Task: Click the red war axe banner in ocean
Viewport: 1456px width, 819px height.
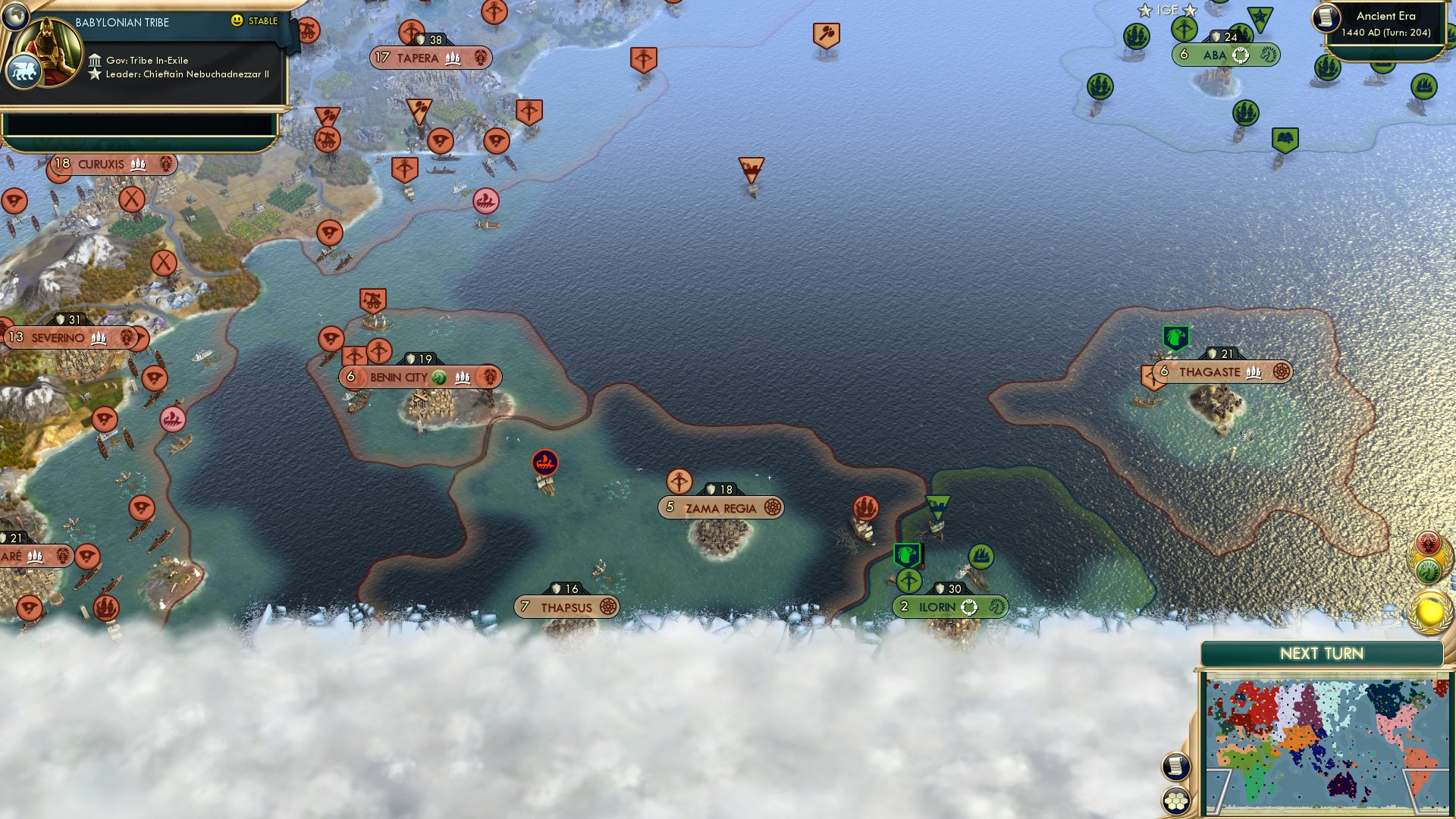Action: (827, 33)
